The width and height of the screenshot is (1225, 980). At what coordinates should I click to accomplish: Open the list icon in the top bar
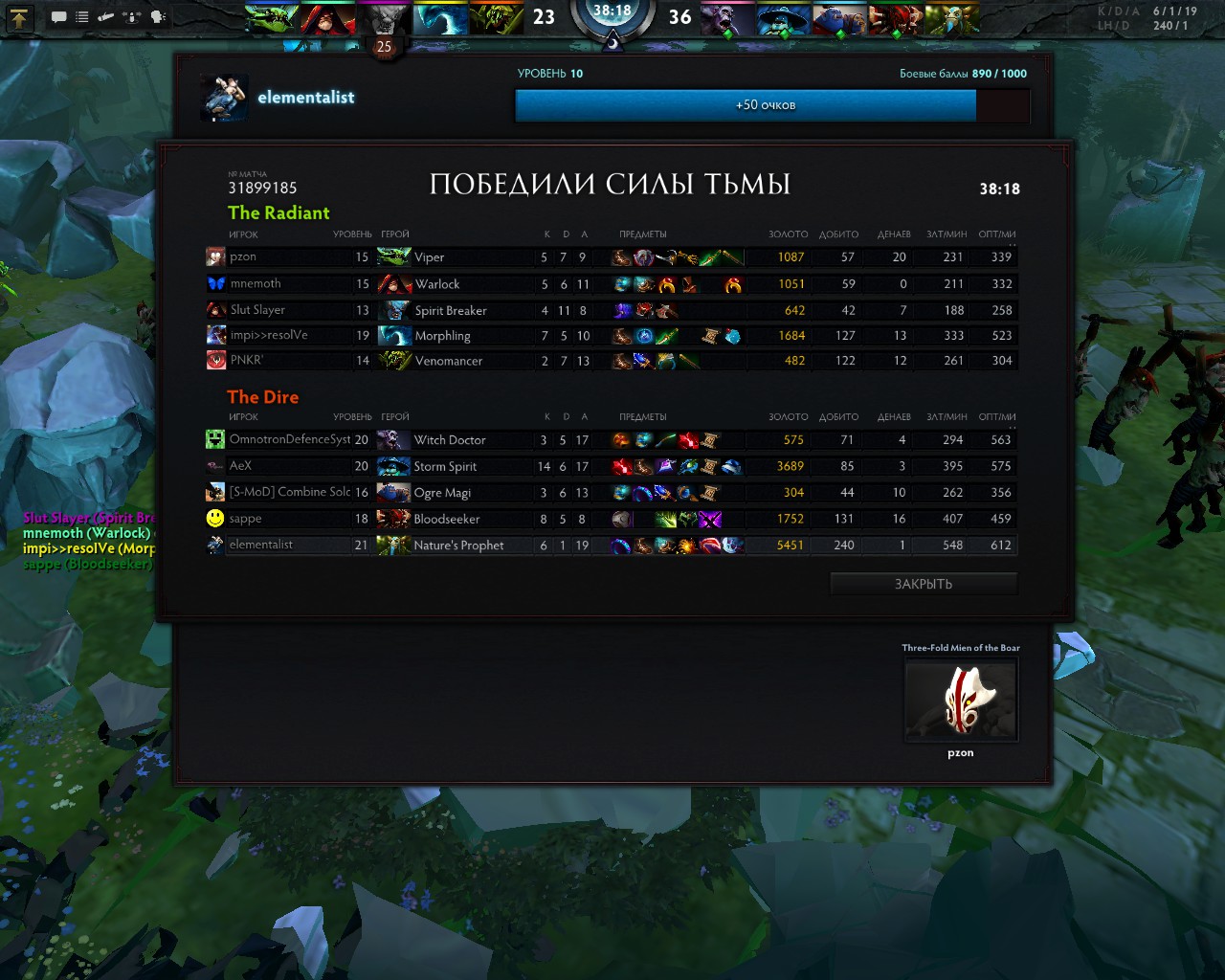pyautogui.click(x=82, y=17)
